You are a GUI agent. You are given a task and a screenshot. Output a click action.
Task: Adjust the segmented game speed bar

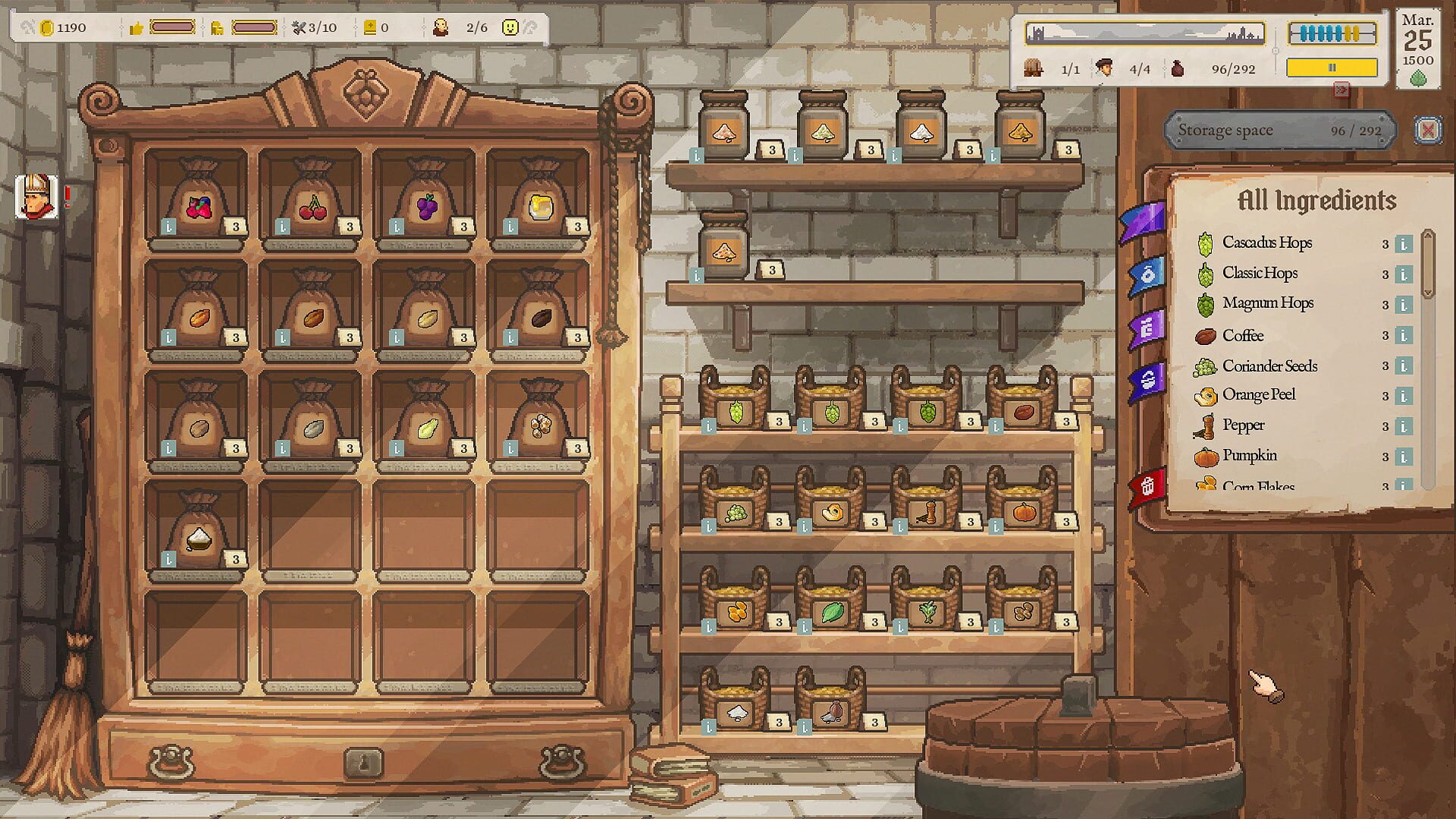1332,33
